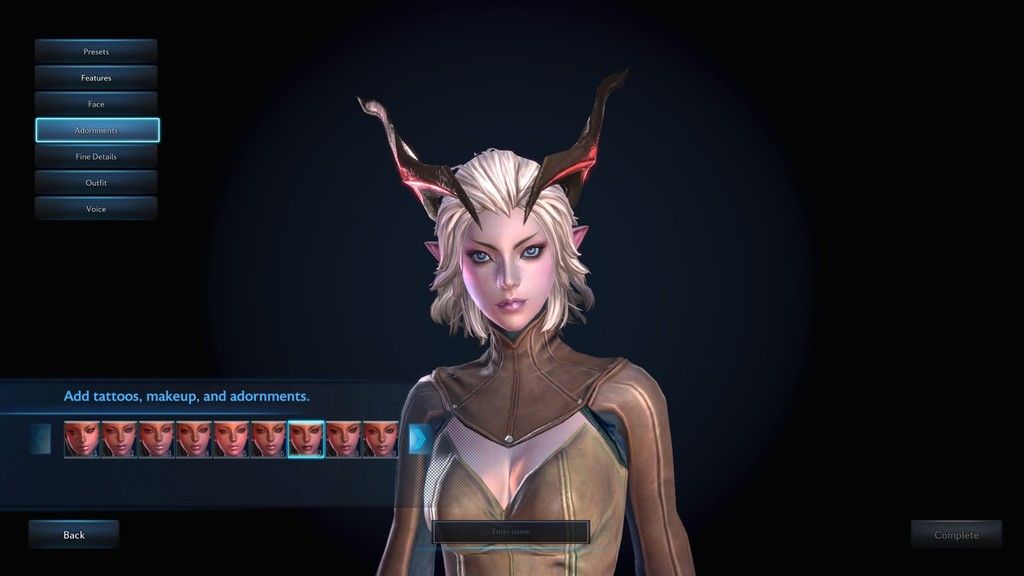
Task: Show next adornment options with right arrow
Action: 419,438
